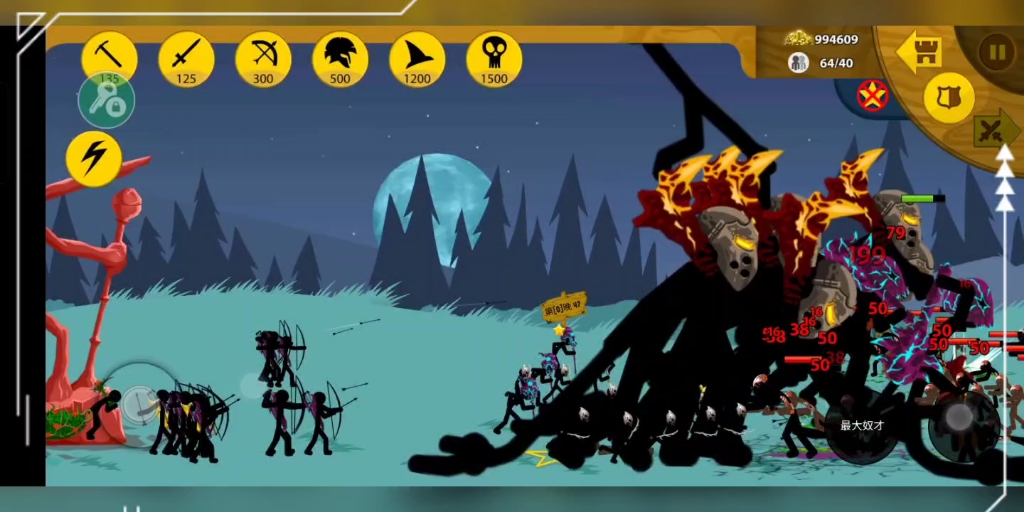1024x512 pixels.
Task: Order the army to garrison in the castle
Action: point(920,52)
